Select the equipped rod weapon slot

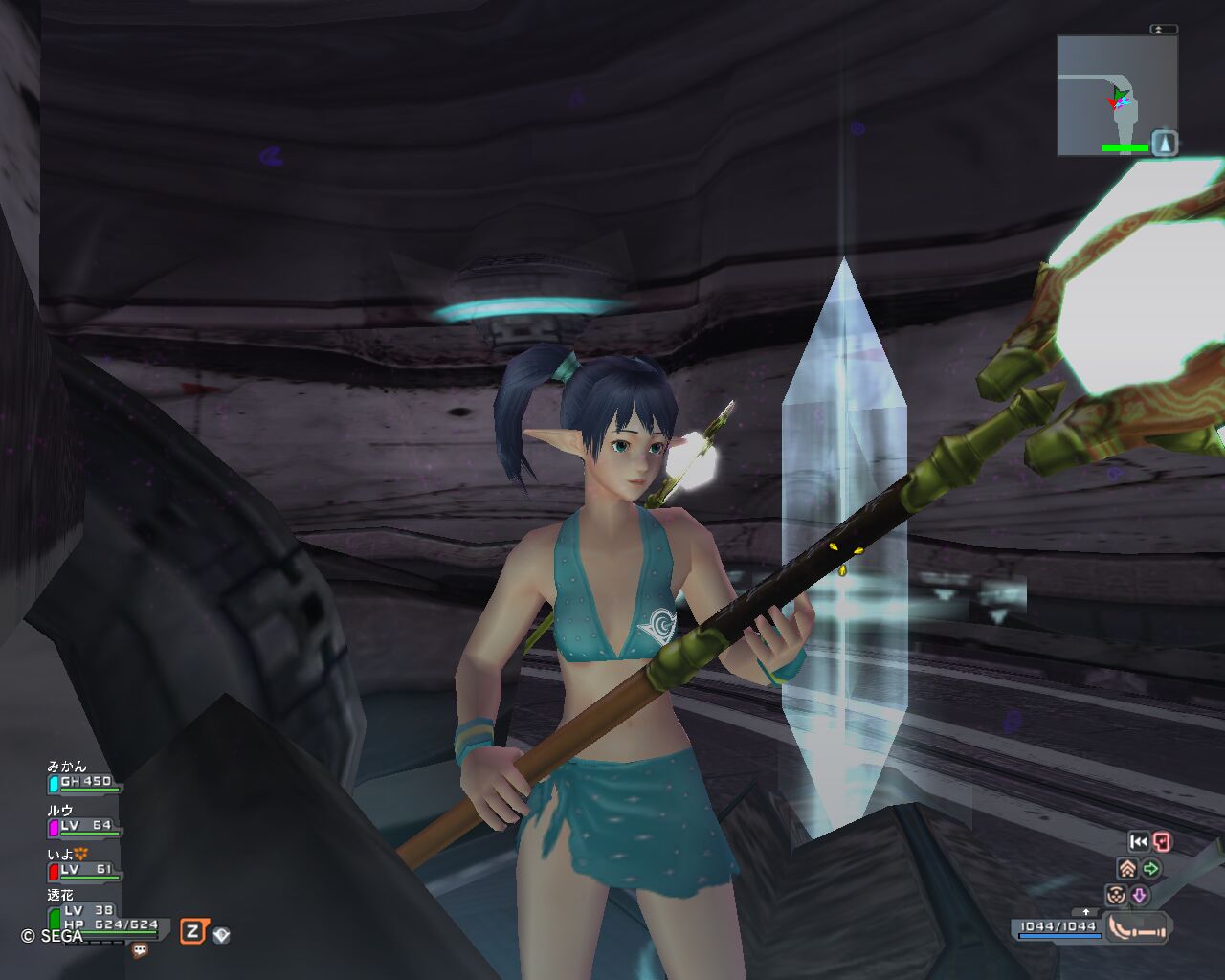coord(1139,927)
